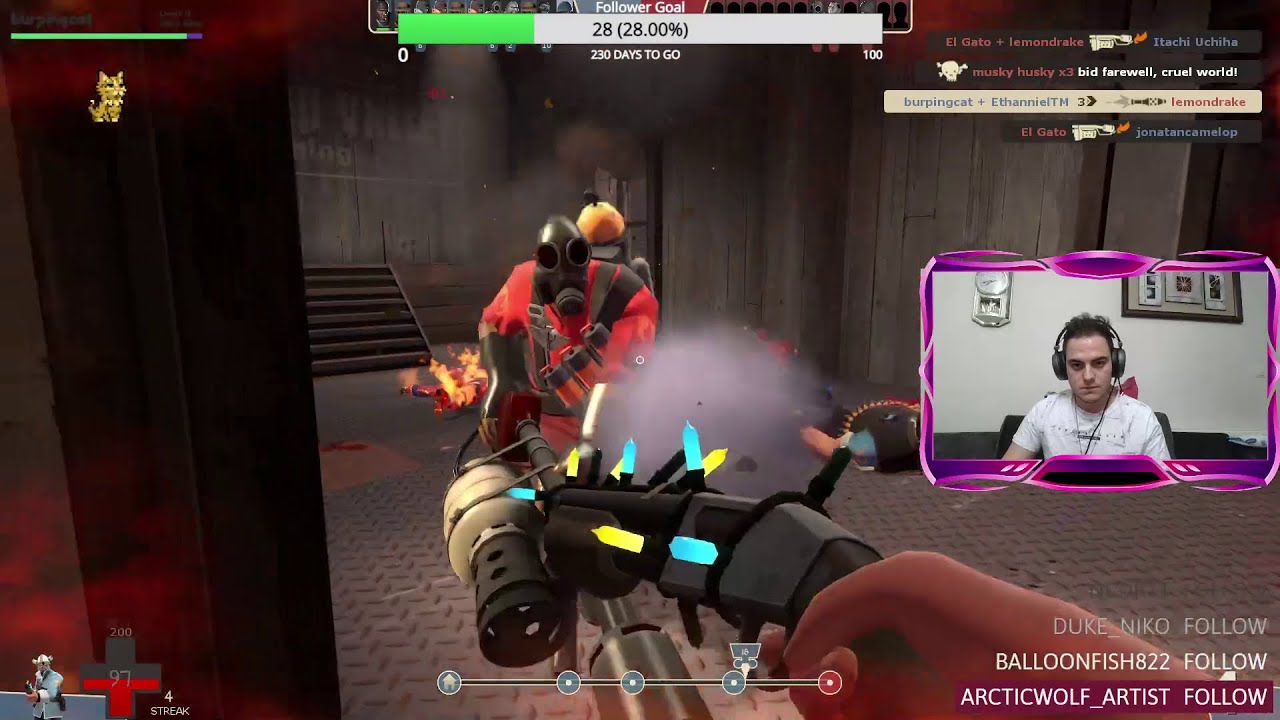The height and width of the screenshot is (720, 1280).
Task: Click the blue home base marker on payload track
Action: tap(450, 682)
